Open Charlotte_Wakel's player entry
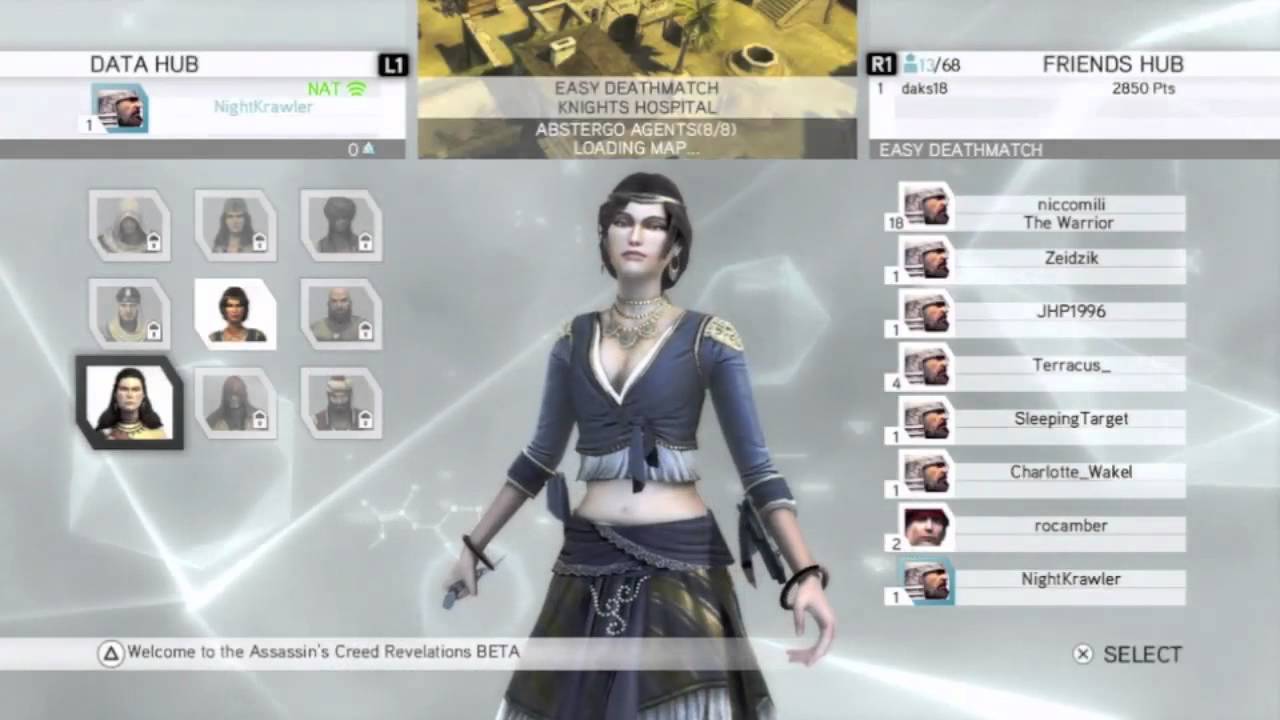Image resolution: width=1280 pixels, height=720 pixels. pyautogui.click(x=1070, y=473)
